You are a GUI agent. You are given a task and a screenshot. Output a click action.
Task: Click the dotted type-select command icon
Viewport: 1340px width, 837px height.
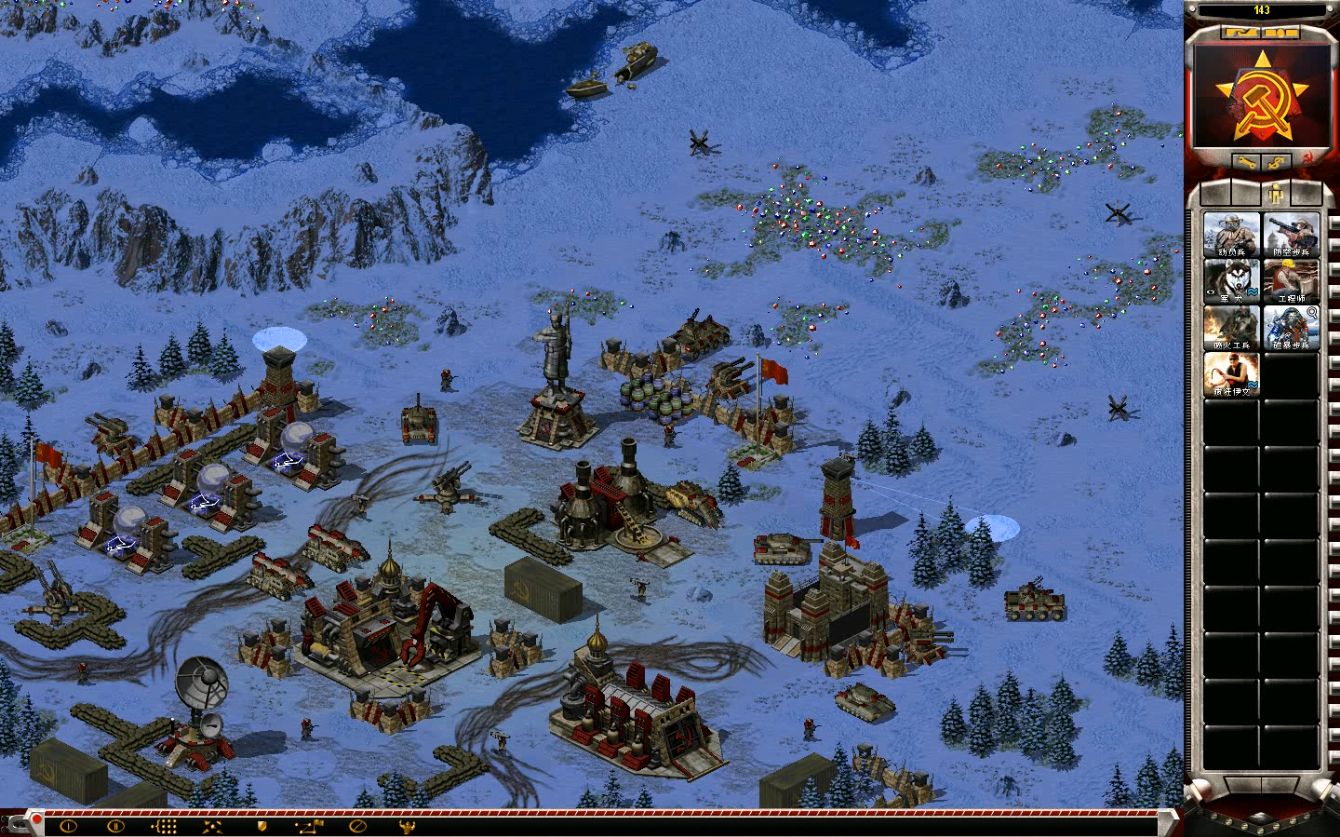click(164, 827)
